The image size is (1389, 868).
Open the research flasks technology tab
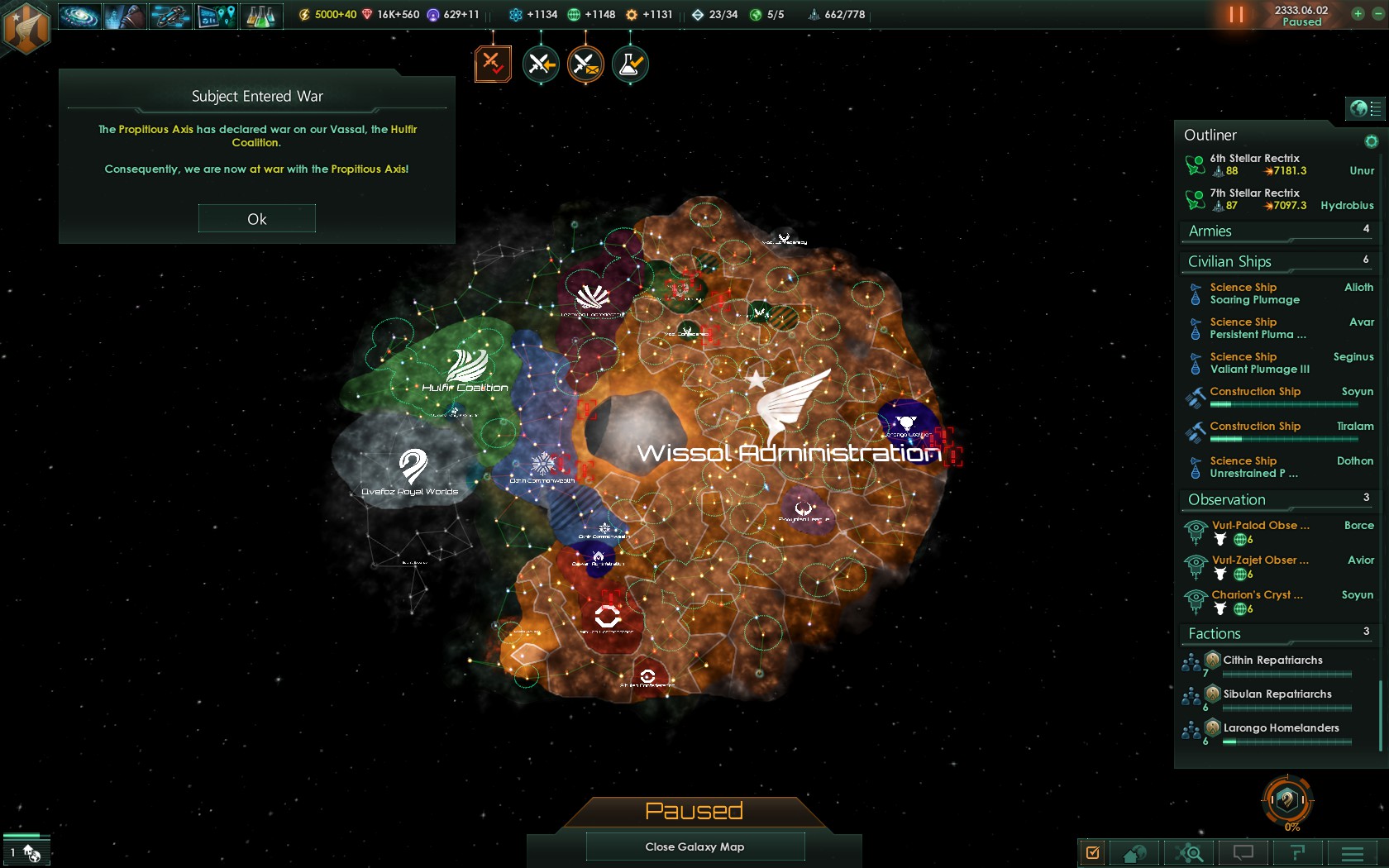click(x=260, y=16)
